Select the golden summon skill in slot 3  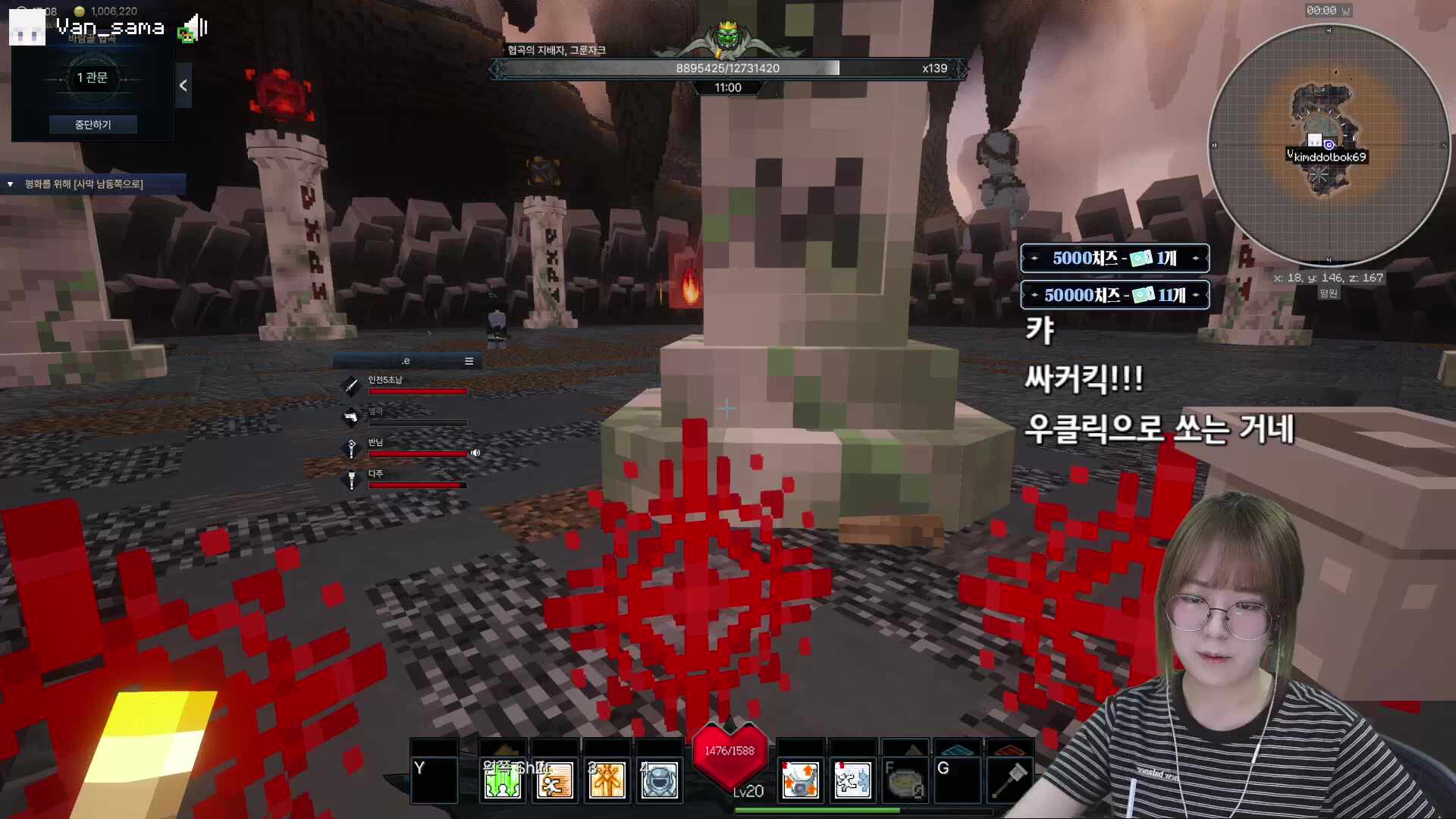coord(607,780)
